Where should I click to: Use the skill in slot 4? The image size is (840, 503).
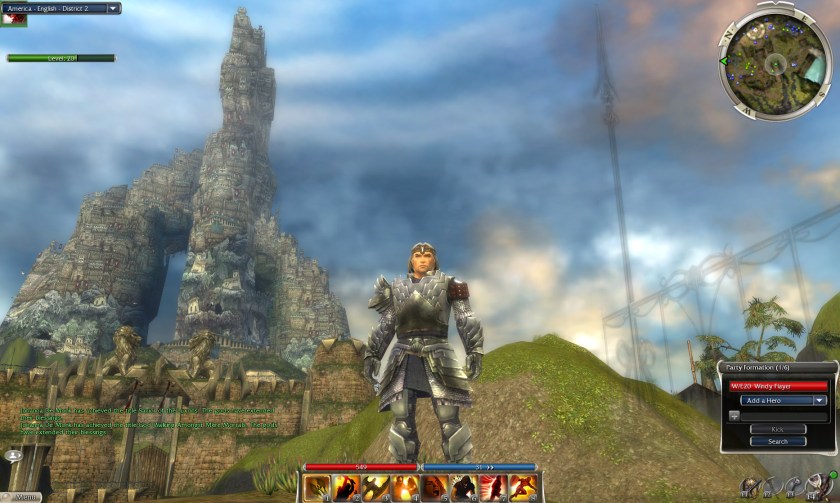405,488
